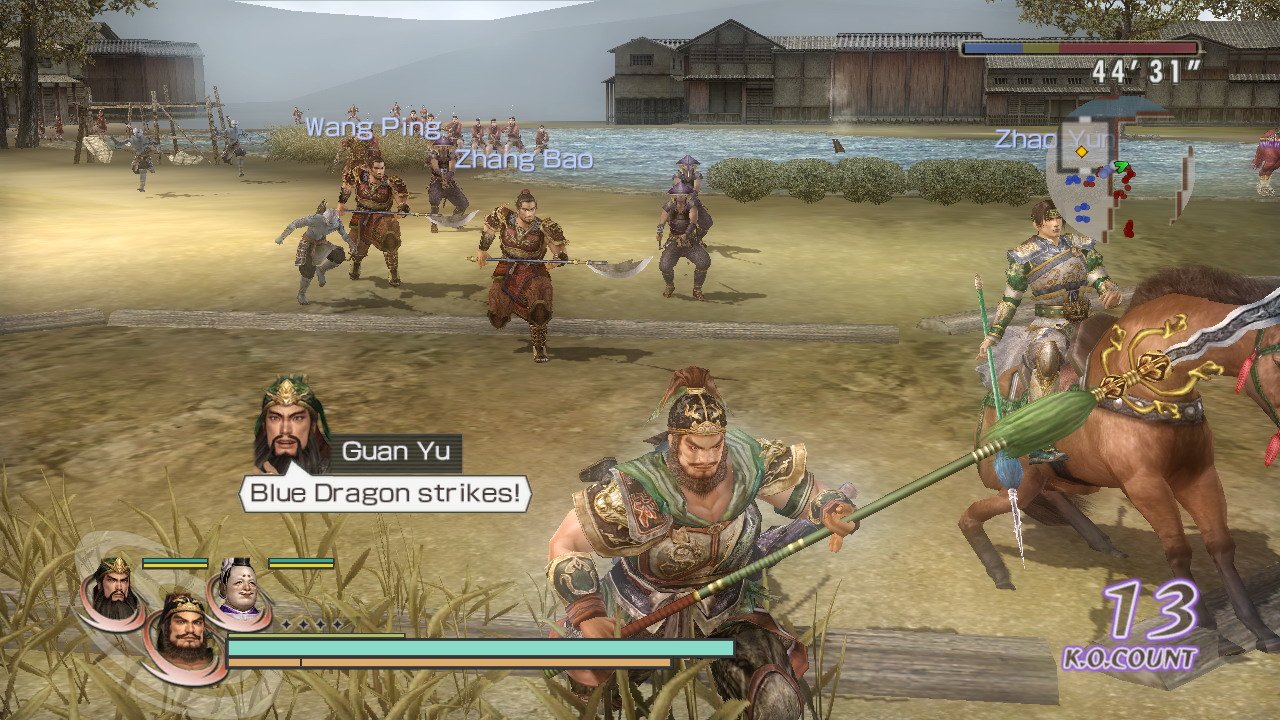Expand the Guan Yu nameplate banner
Viewport: 1280px width, 720px height.
pyautogui.click(x=400, y=451)
